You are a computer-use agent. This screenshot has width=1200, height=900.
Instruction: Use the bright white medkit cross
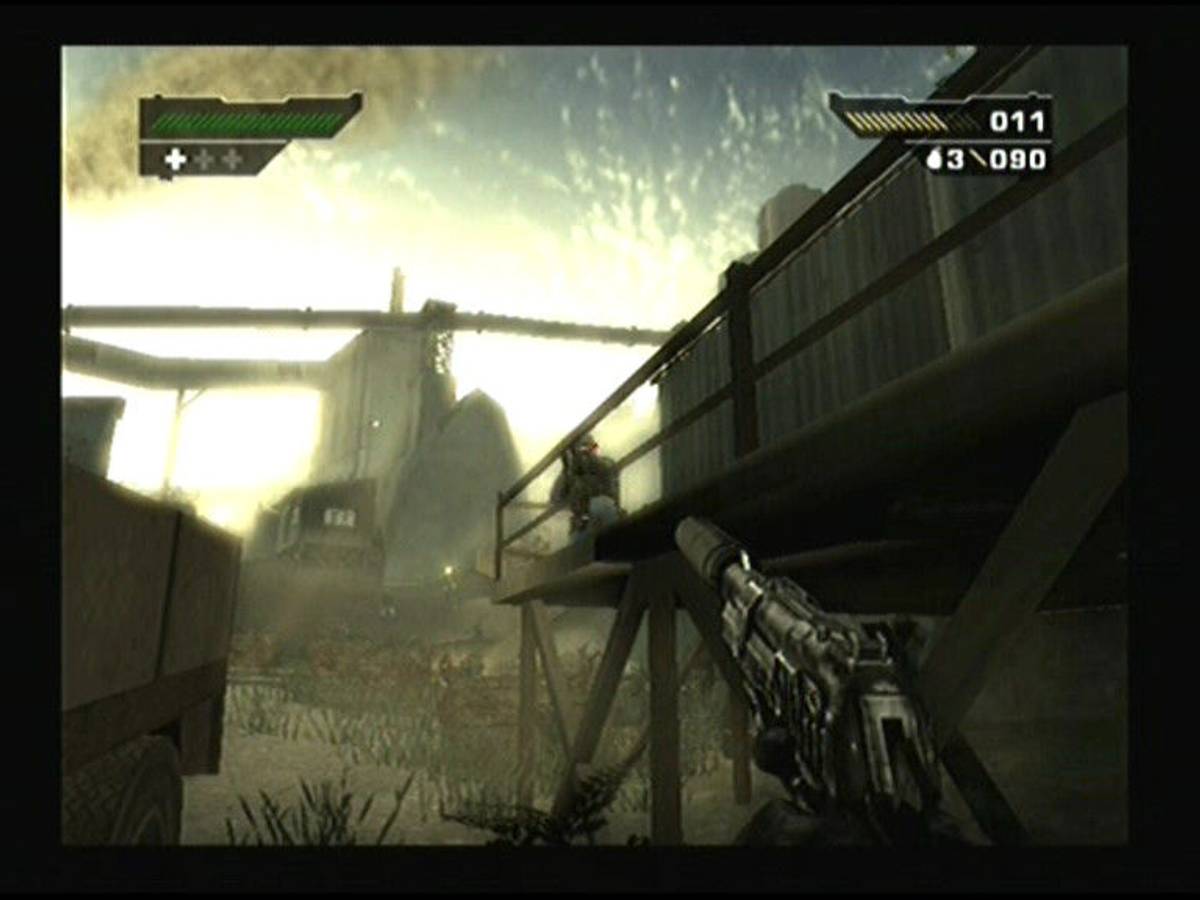pyautogui.click(x=176, y=159)
